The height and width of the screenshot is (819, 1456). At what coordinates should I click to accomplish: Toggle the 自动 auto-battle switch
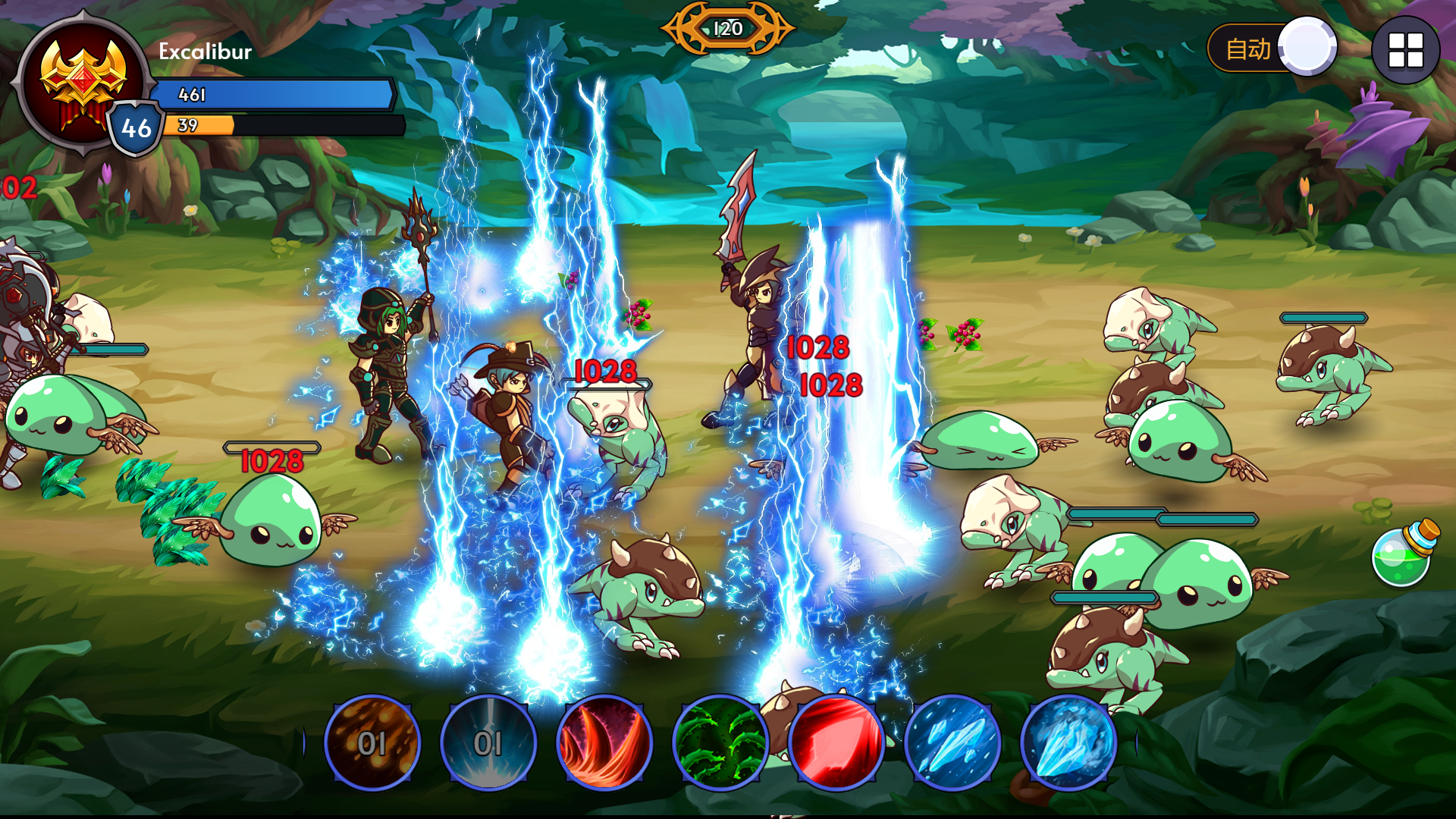click(1272, 49)
